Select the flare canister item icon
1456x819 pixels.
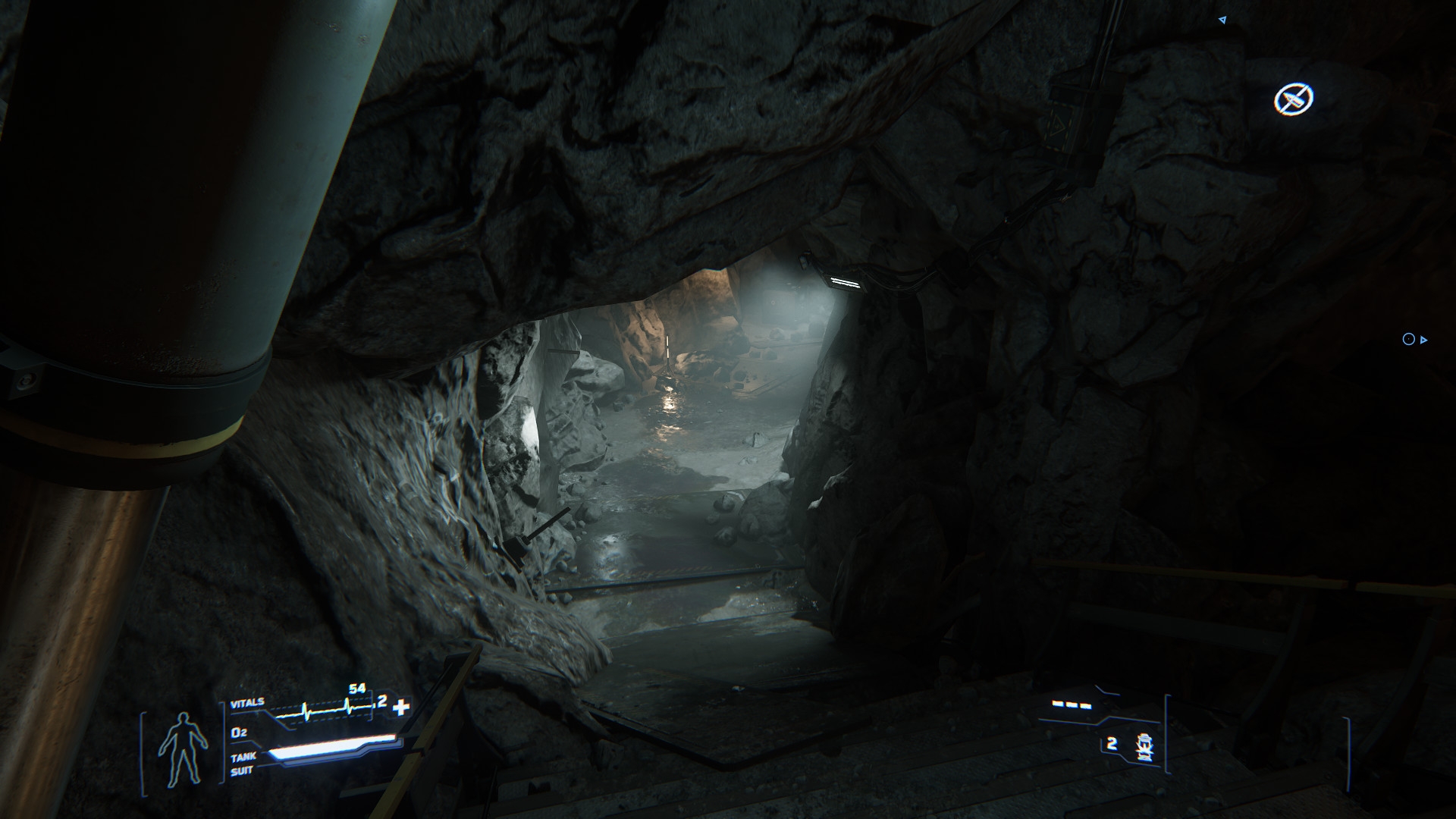point(1144,747)
